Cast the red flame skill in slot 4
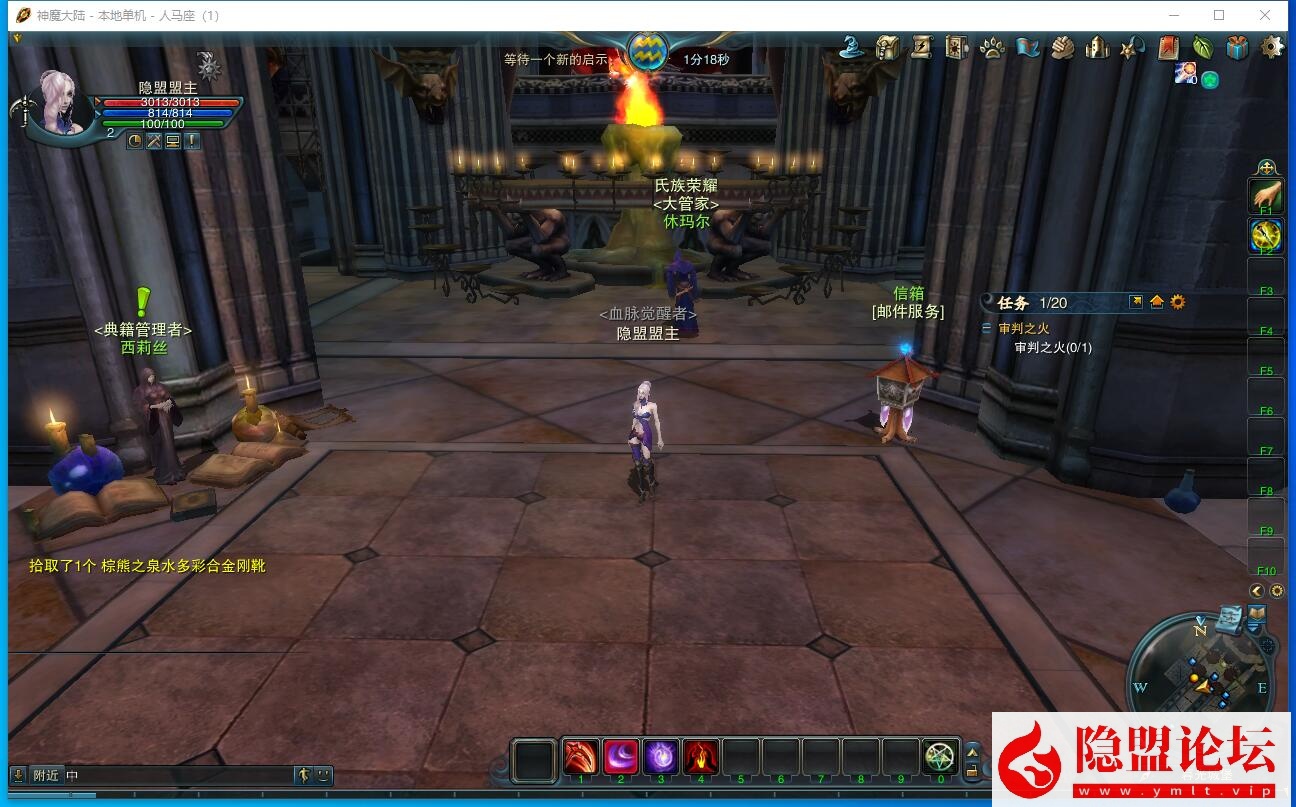1296x807 pixels. coord(701,757)
